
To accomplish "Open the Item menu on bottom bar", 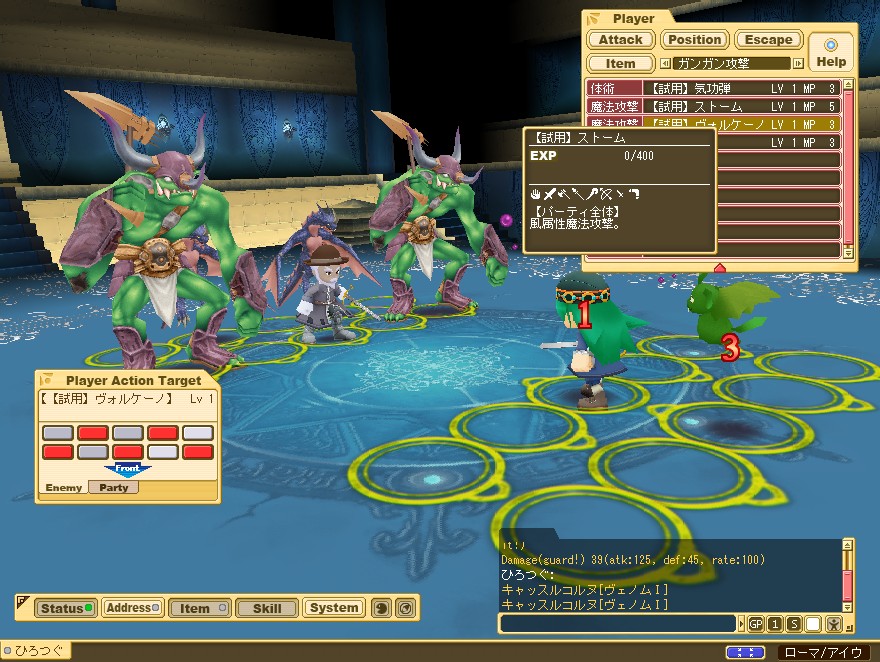I will [x=199, y=608].
